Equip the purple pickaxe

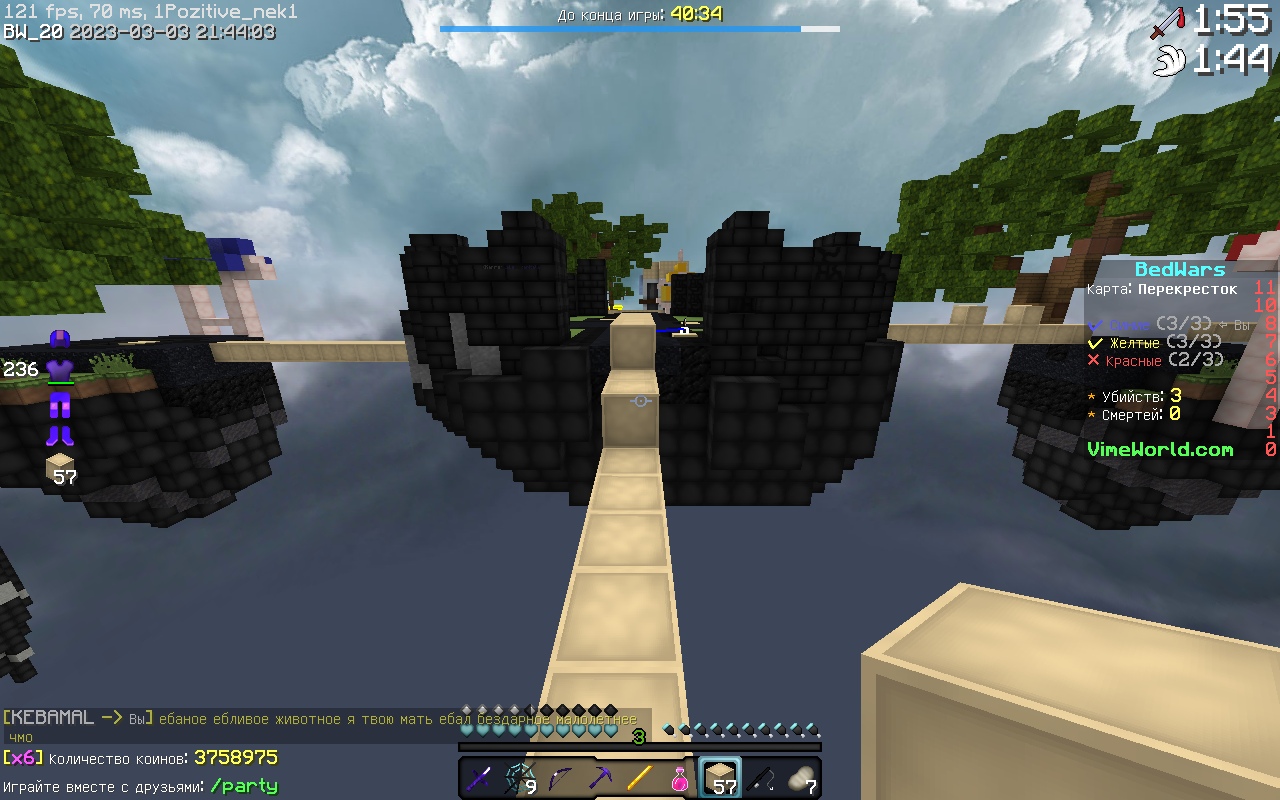(600, 778)
